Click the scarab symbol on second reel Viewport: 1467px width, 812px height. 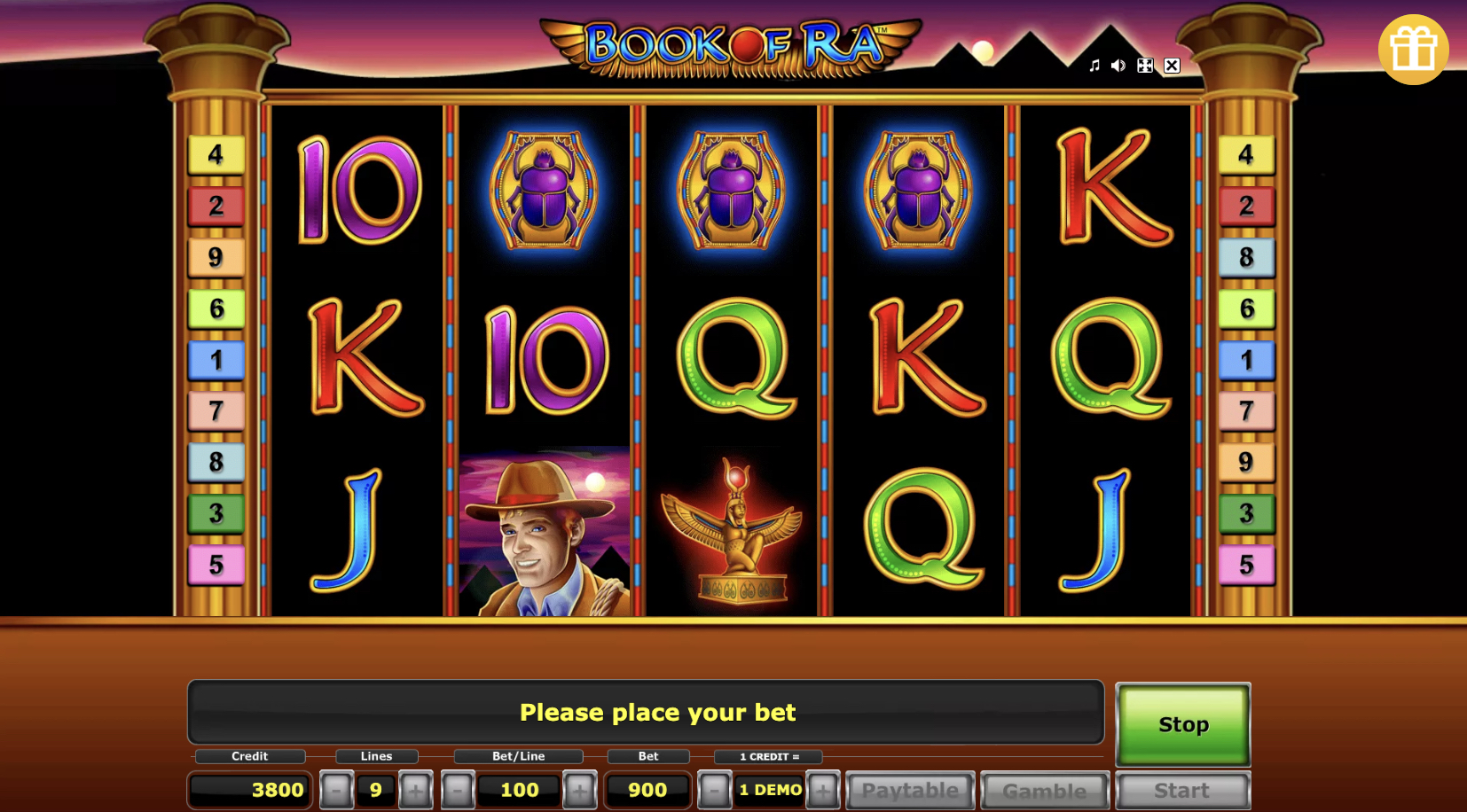tap(544, 189)
